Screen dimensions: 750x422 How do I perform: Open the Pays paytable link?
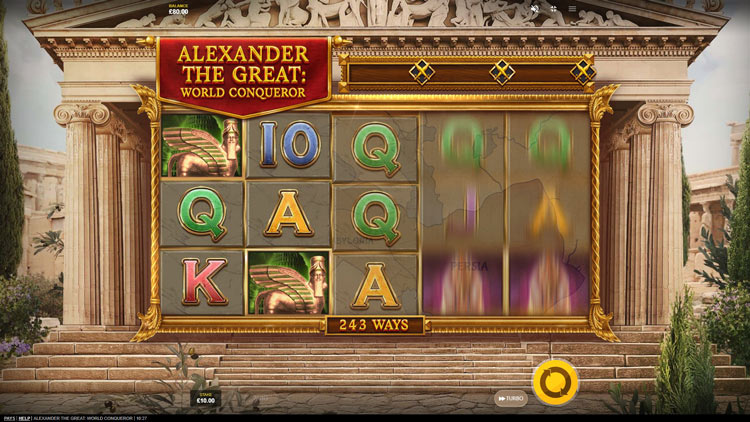[x=9, y=417]
